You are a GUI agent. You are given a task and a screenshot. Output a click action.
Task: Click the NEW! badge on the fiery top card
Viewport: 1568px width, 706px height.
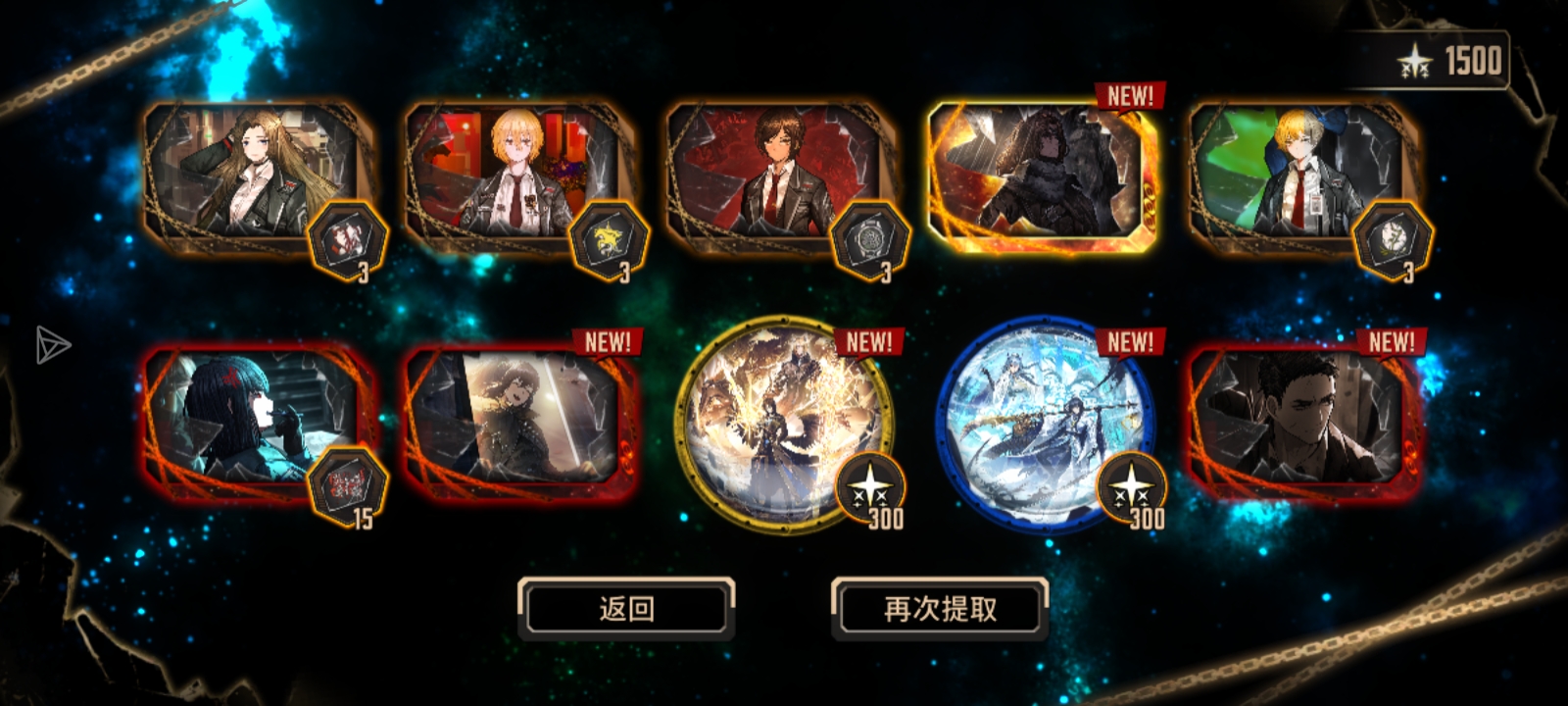[x=1128, y=96]
